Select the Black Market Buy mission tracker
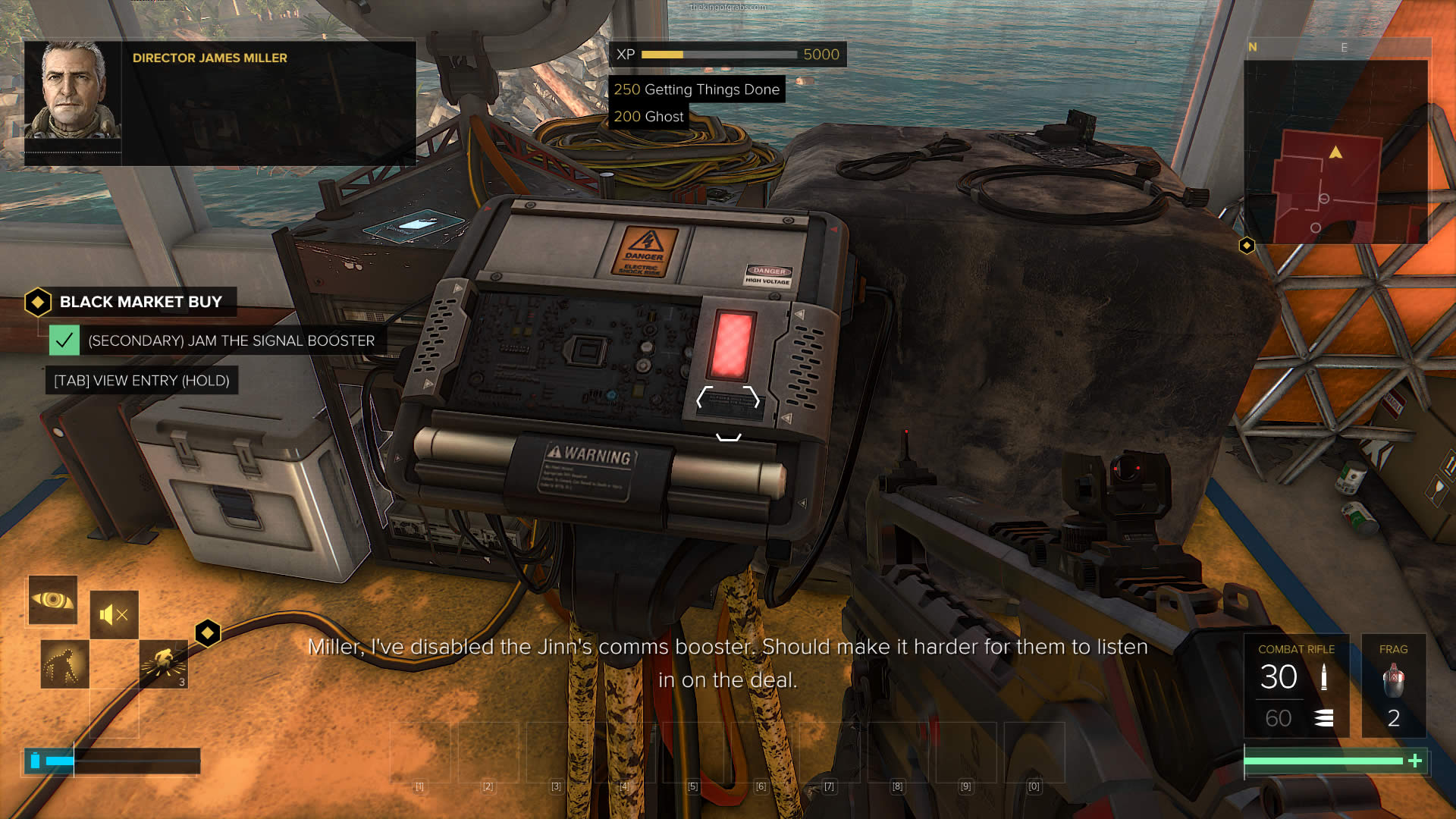 [x=140, y=302]
